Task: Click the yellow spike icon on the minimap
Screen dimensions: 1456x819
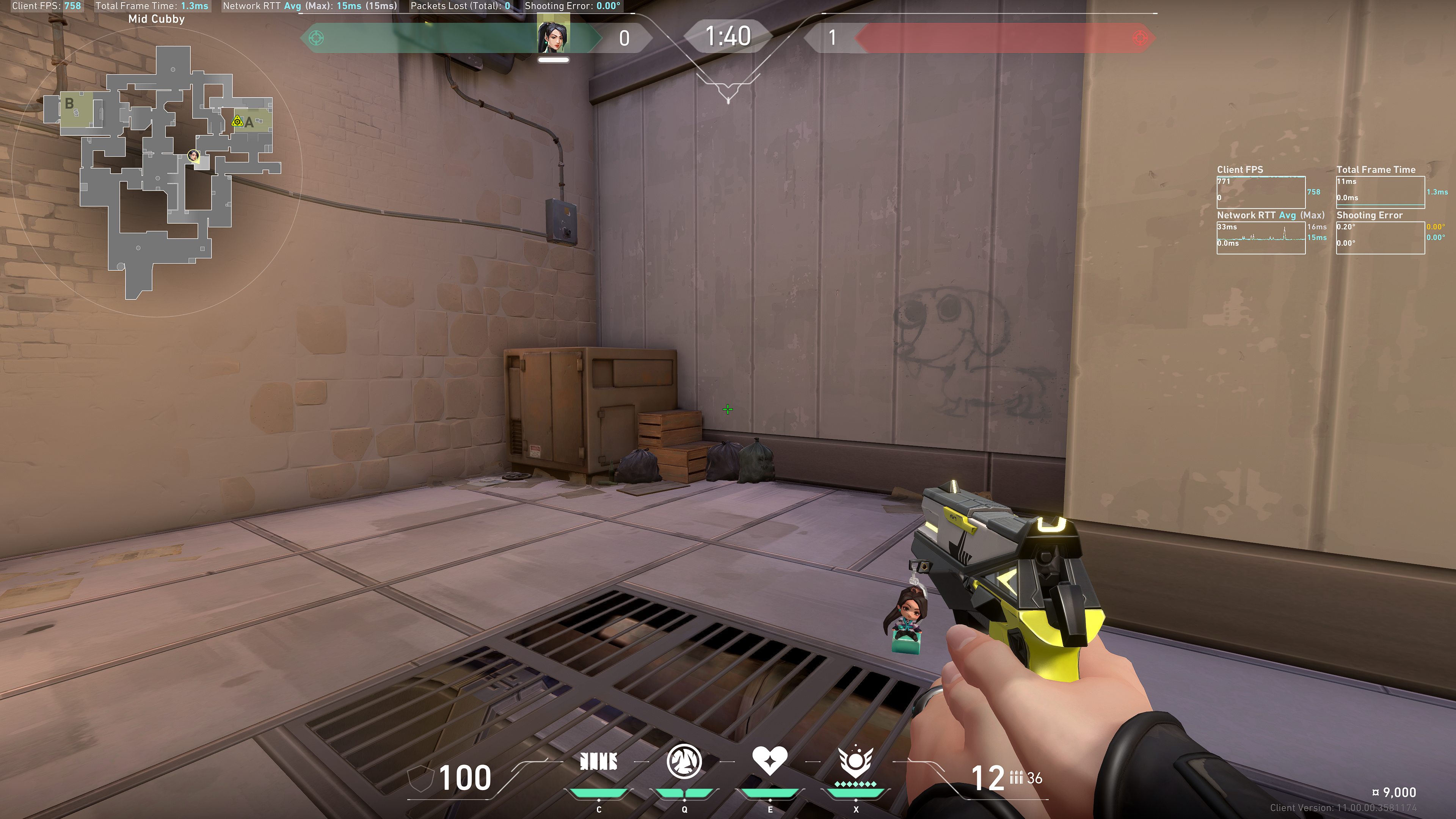Action: coord(237,121)
